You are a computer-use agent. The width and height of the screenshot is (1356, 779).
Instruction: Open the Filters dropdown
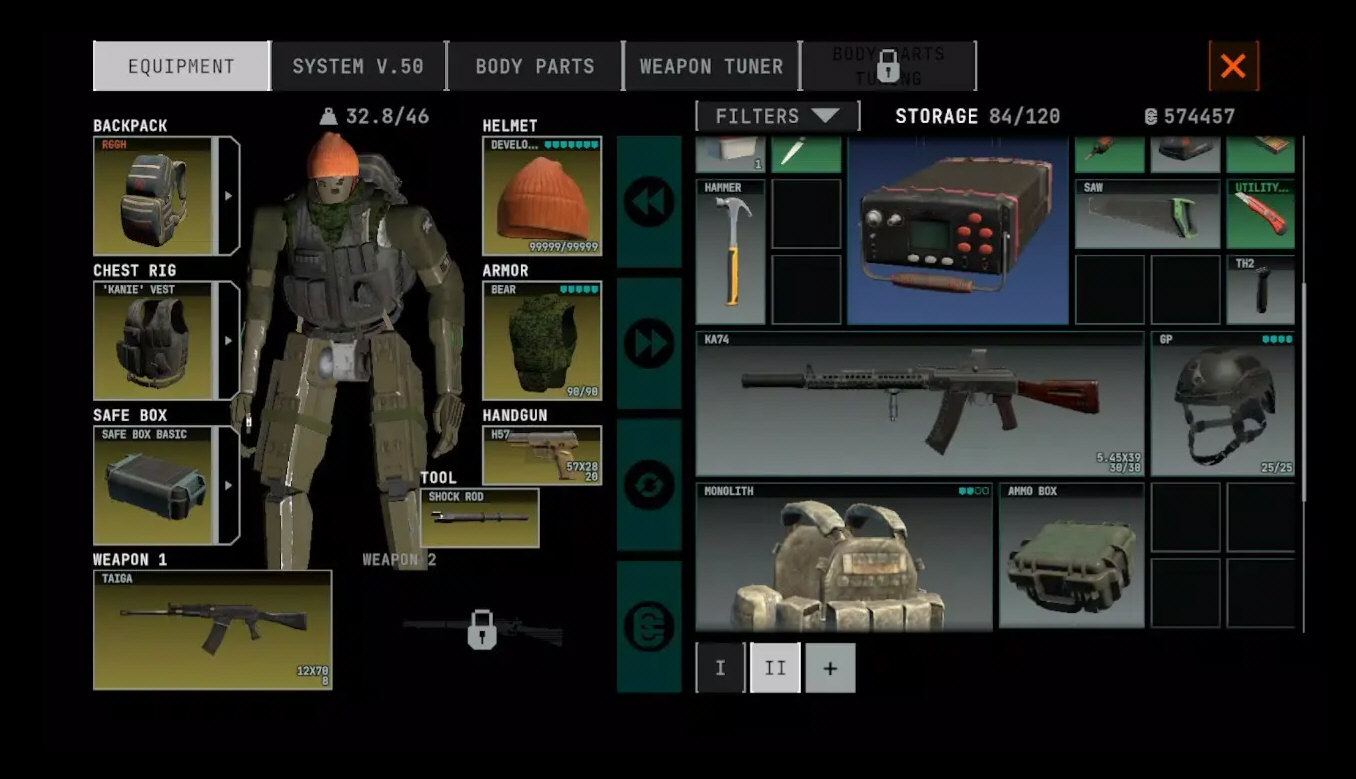coord(777,116)
